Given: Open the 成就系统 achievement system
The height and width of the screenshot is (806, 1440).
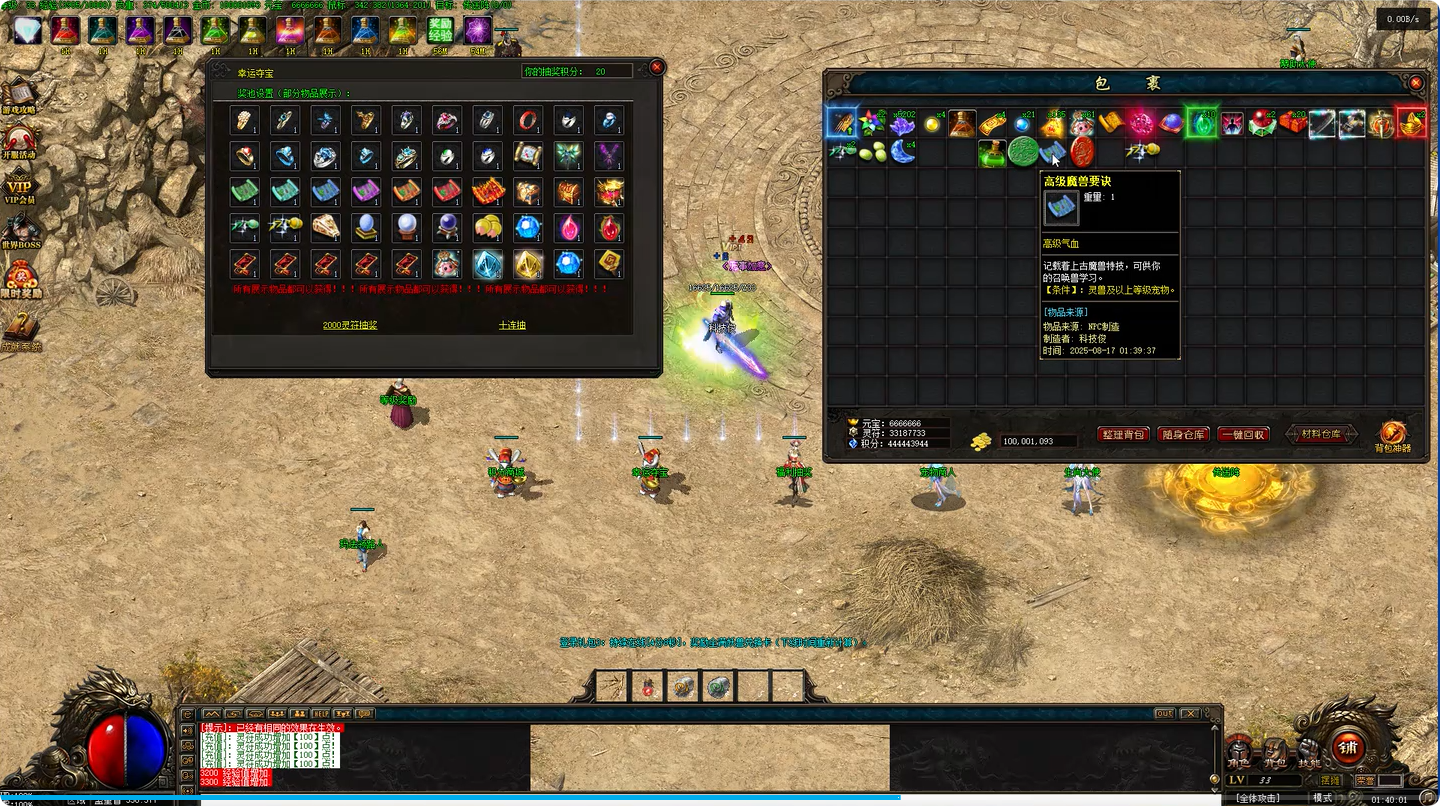Looking at the screenshot, I should pos(20,328).
